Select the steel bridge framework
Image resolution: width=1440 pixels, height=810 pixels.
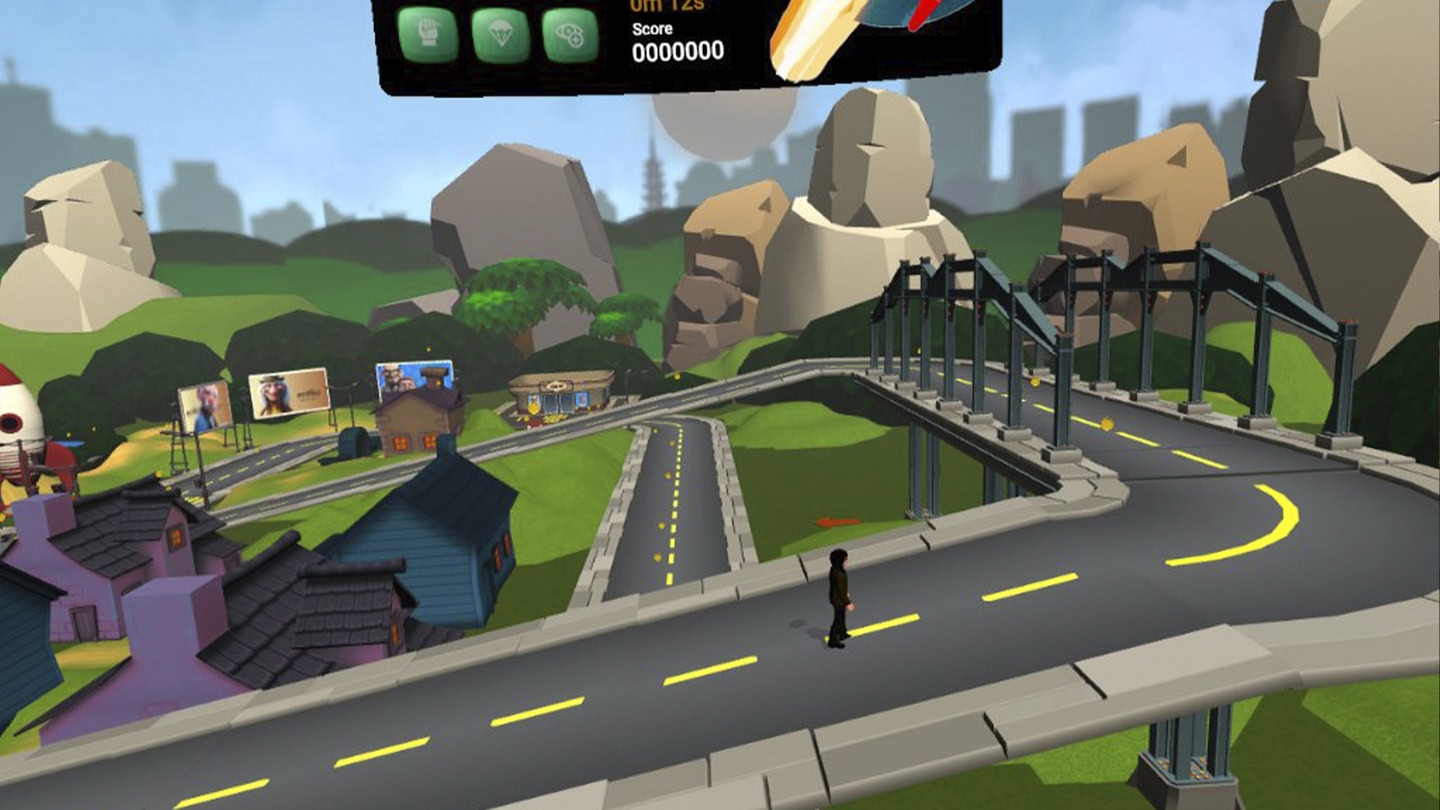1050,290
